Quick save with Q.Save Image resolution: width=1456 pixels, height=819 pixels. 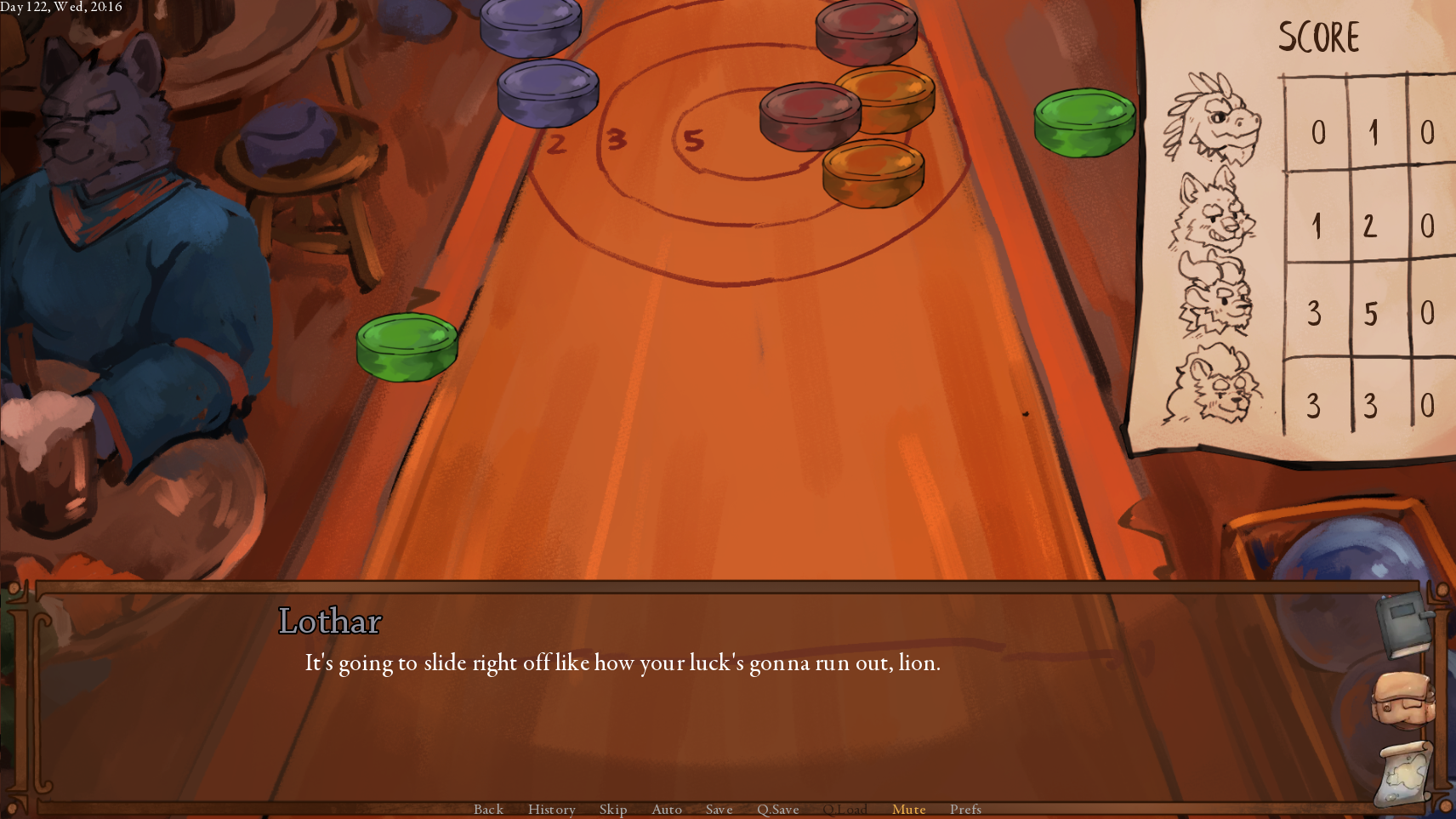[777, 809]
